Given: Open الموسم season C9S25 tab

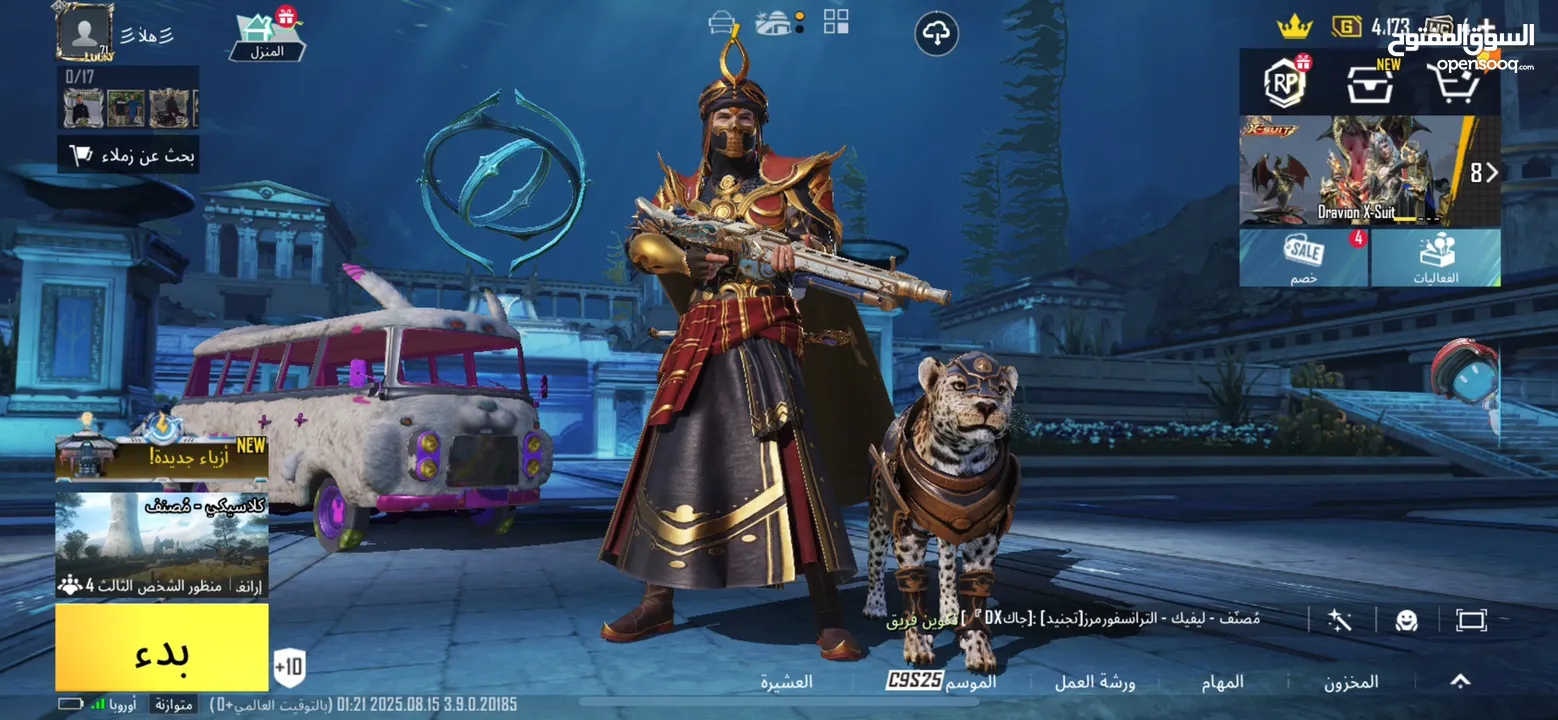Looking at the screenshot, I should [940, 682].
